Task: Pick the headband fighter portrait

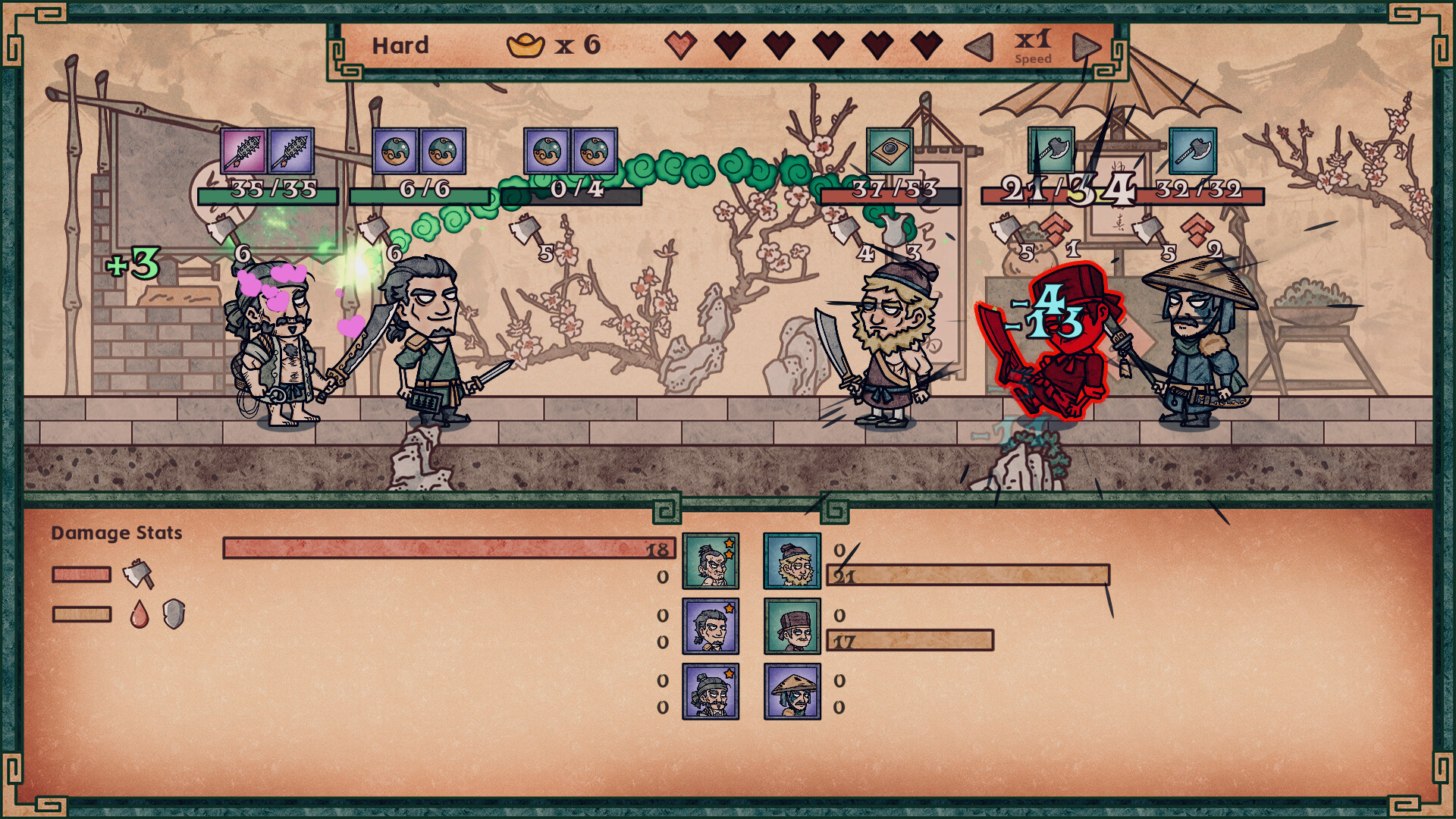Action: 711,692
